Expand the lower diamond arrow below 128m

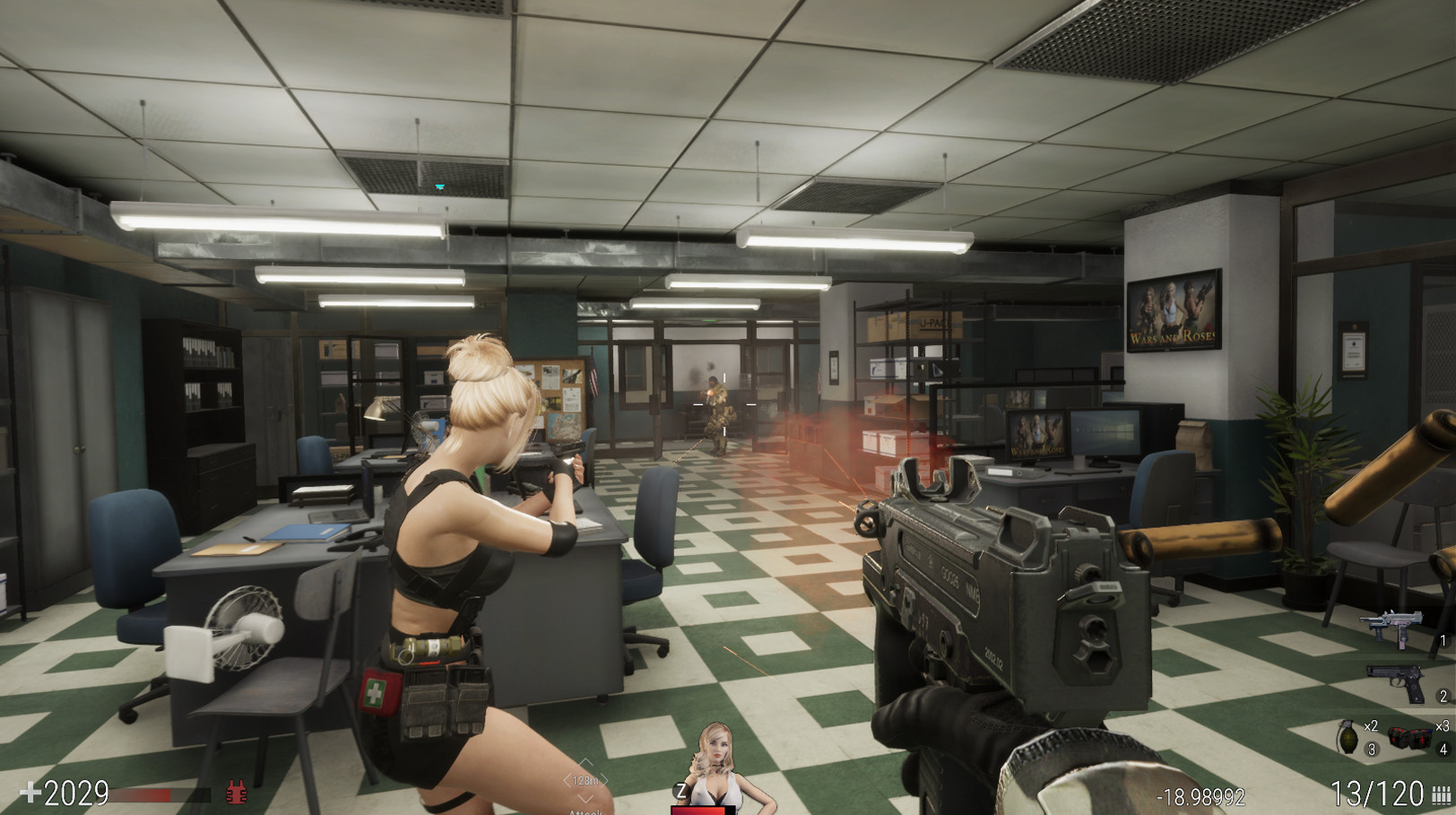586,801
